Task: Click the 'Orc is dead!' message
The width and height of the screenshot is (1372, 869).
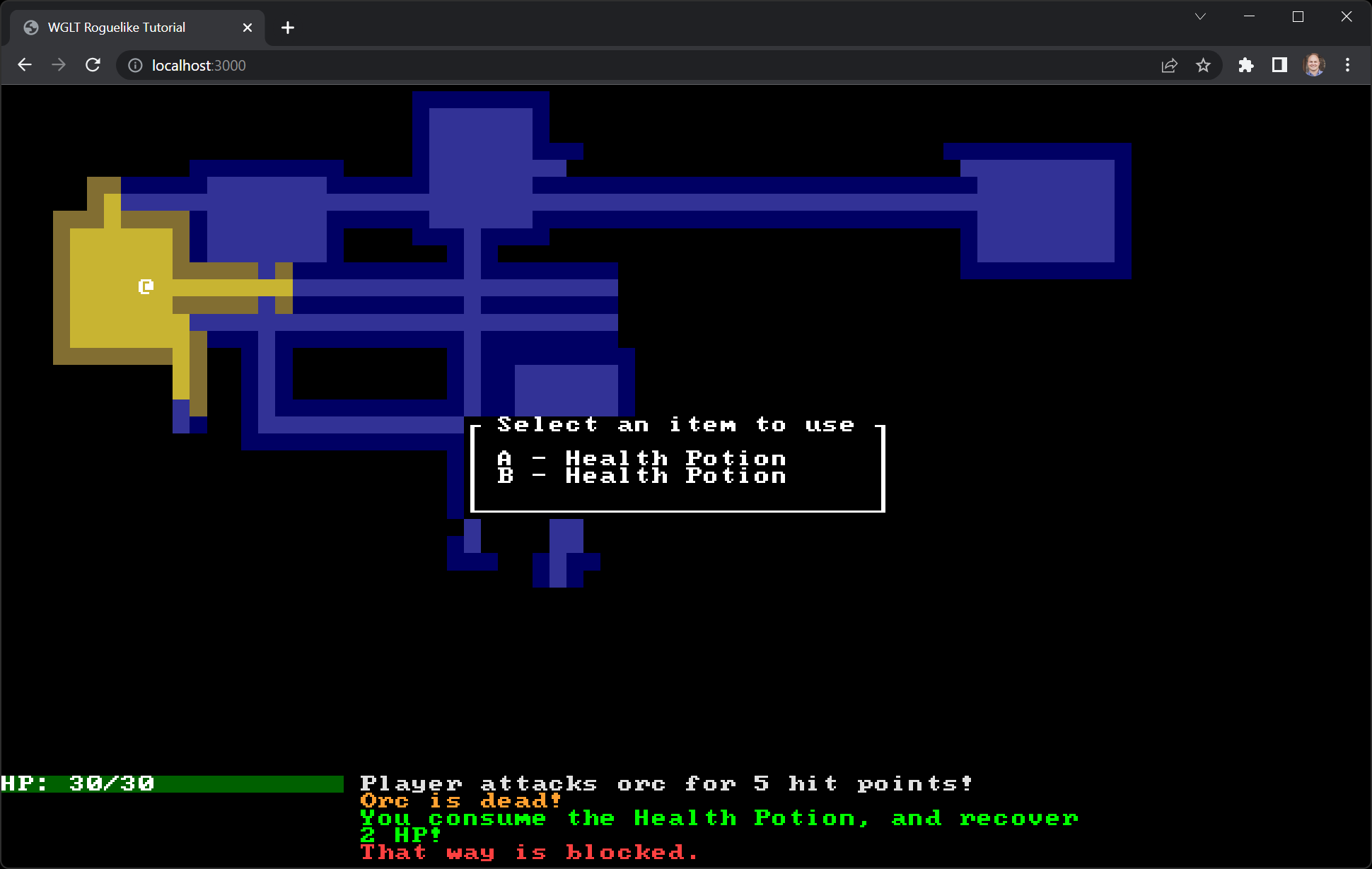Action: click(x=459, y=800)
